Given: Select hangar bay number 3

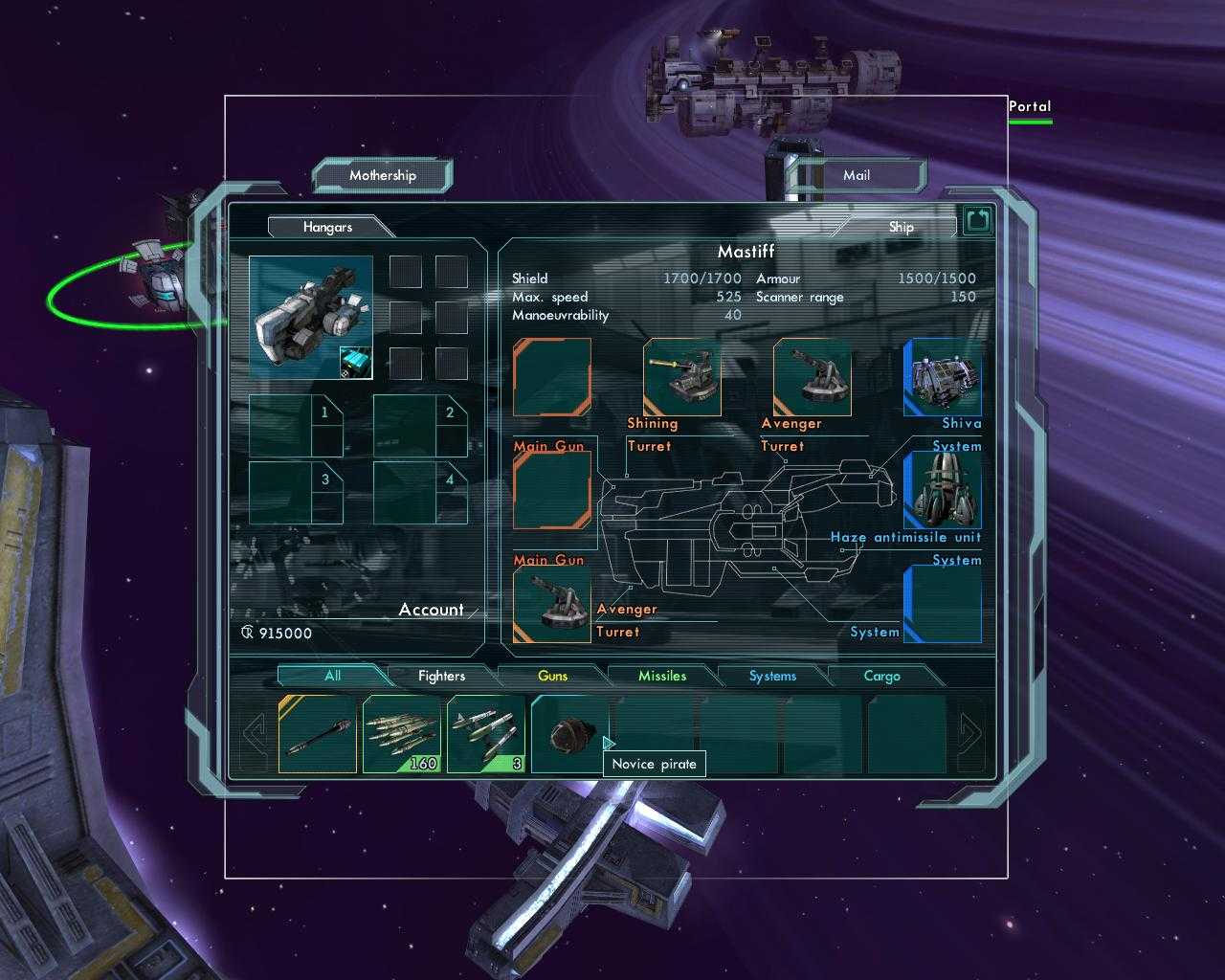Looking at the screenshot, I should click(297, 491).
